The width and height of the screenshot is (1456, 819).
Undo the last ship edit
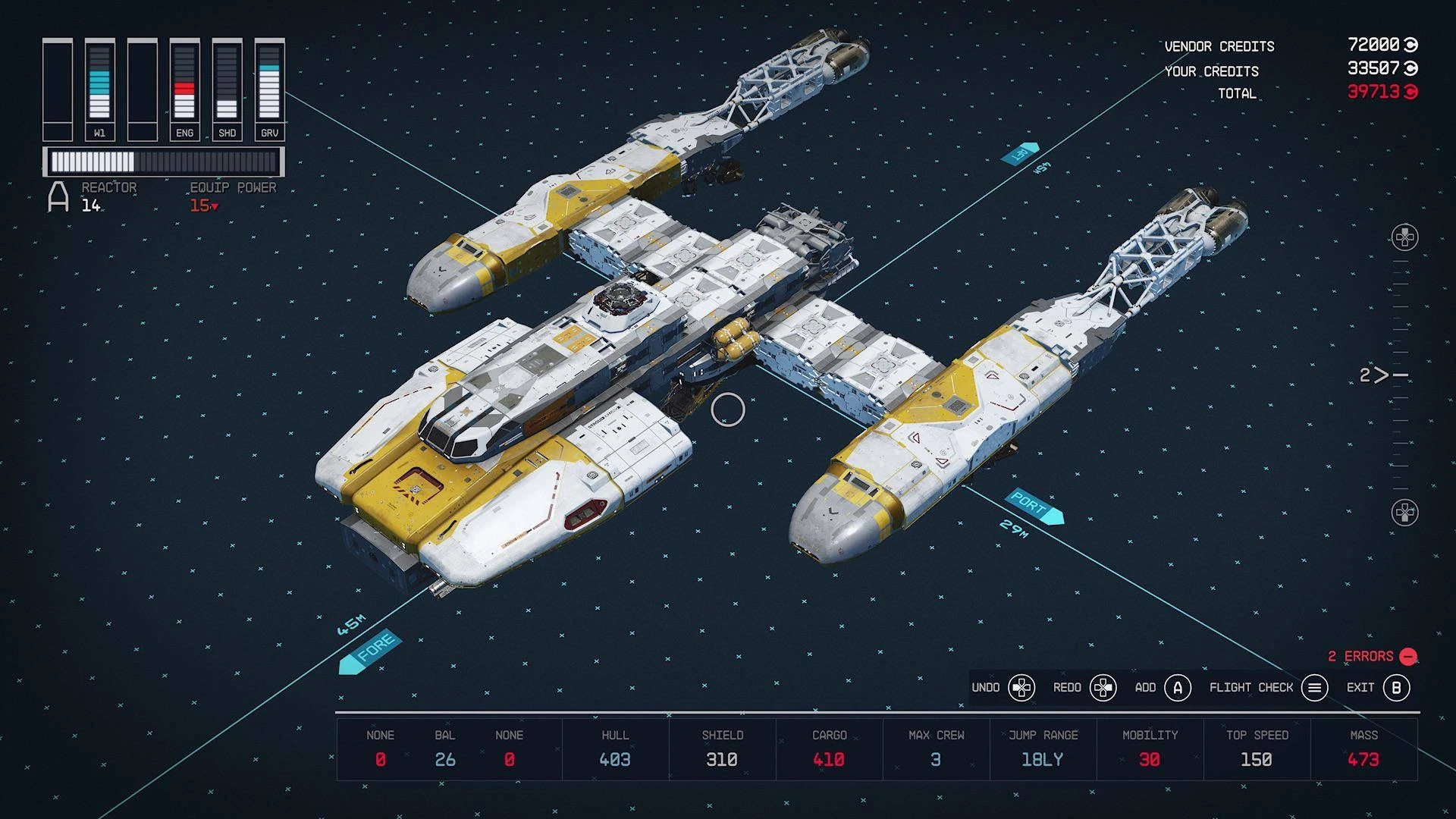pyautogui.click(x=1021, y=688)
